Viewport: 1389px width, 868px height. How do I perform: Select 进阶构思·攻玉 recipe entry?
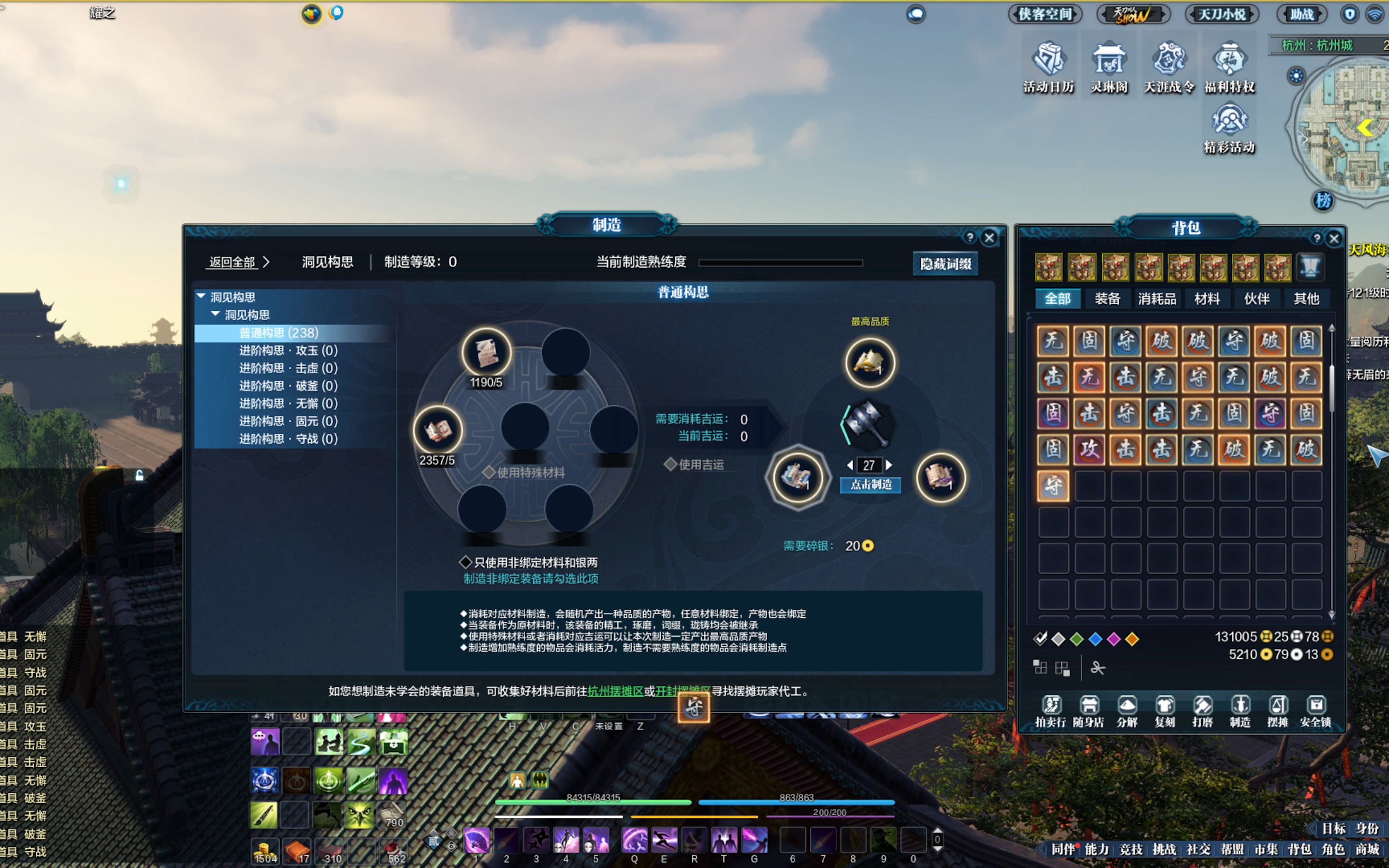coord(287,351)
